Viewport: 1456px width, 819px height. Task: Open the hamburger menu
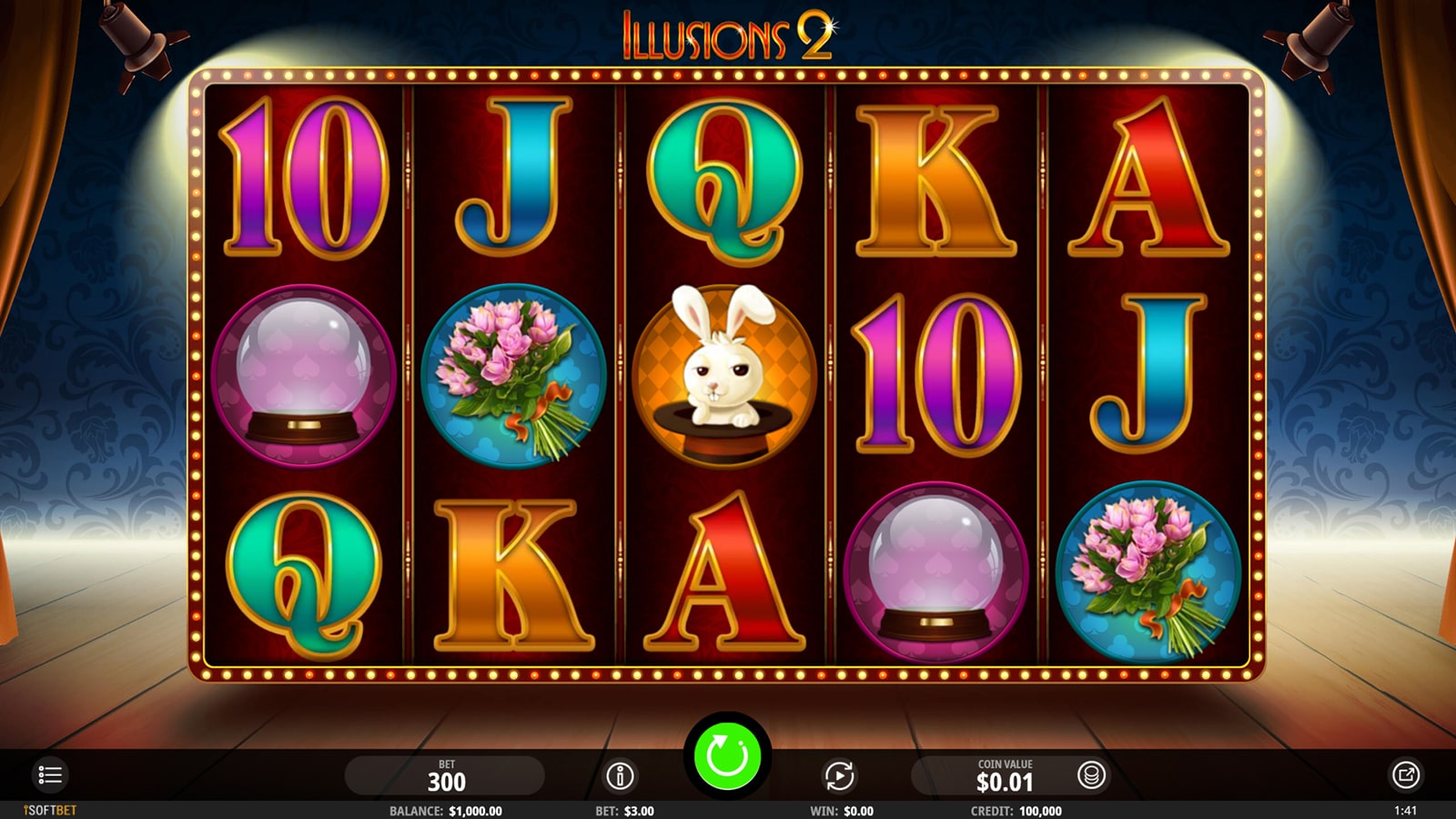coord(50,775)
